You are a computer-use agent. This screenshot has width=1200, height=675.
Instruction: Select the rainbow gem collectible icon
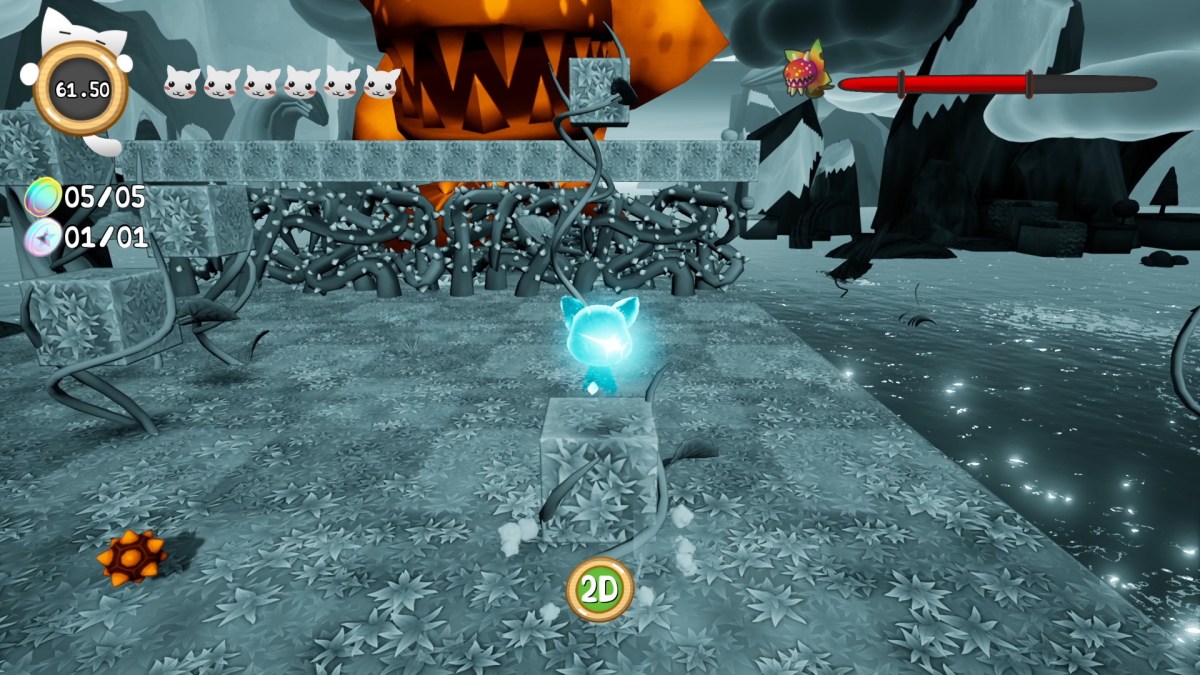43,197
